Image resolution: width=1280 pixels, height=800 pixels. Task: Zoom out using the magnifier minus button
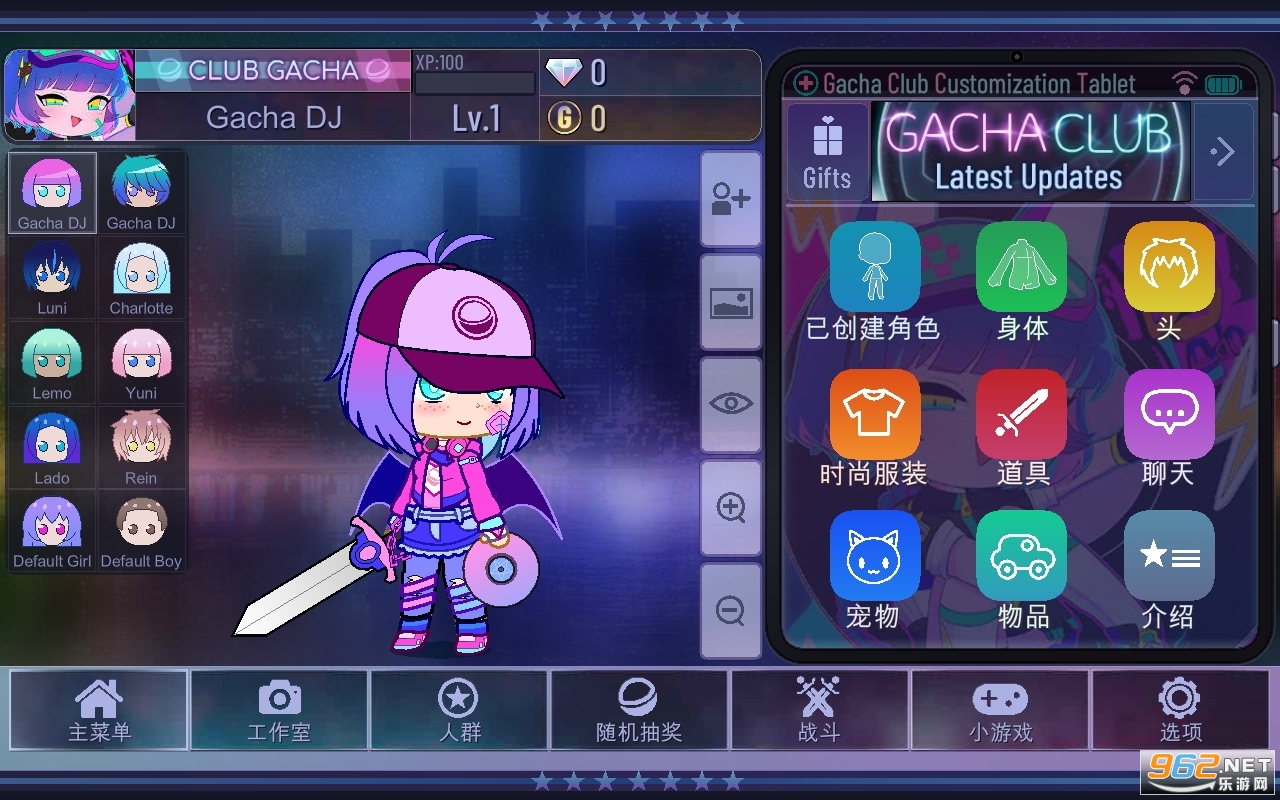731,610
